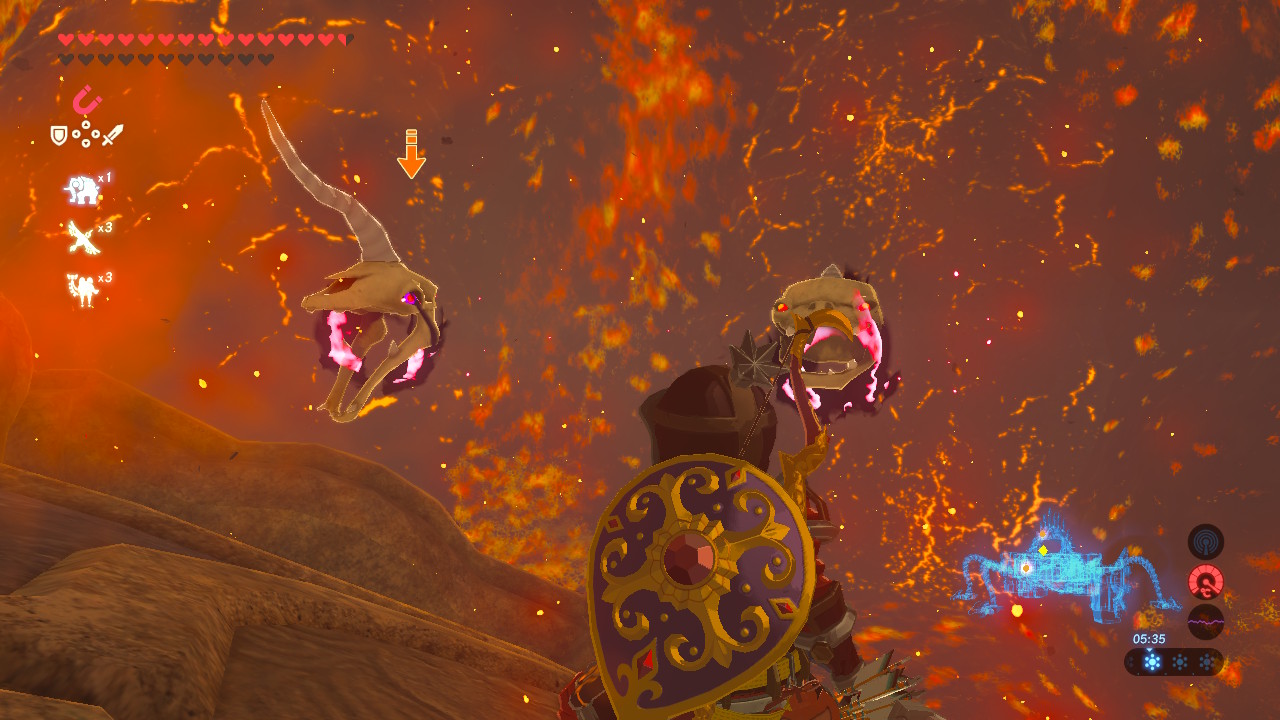The image size is (1280, 720).
Task: Select the Magnesis rune magnet icon
Action: coord(86,100)
